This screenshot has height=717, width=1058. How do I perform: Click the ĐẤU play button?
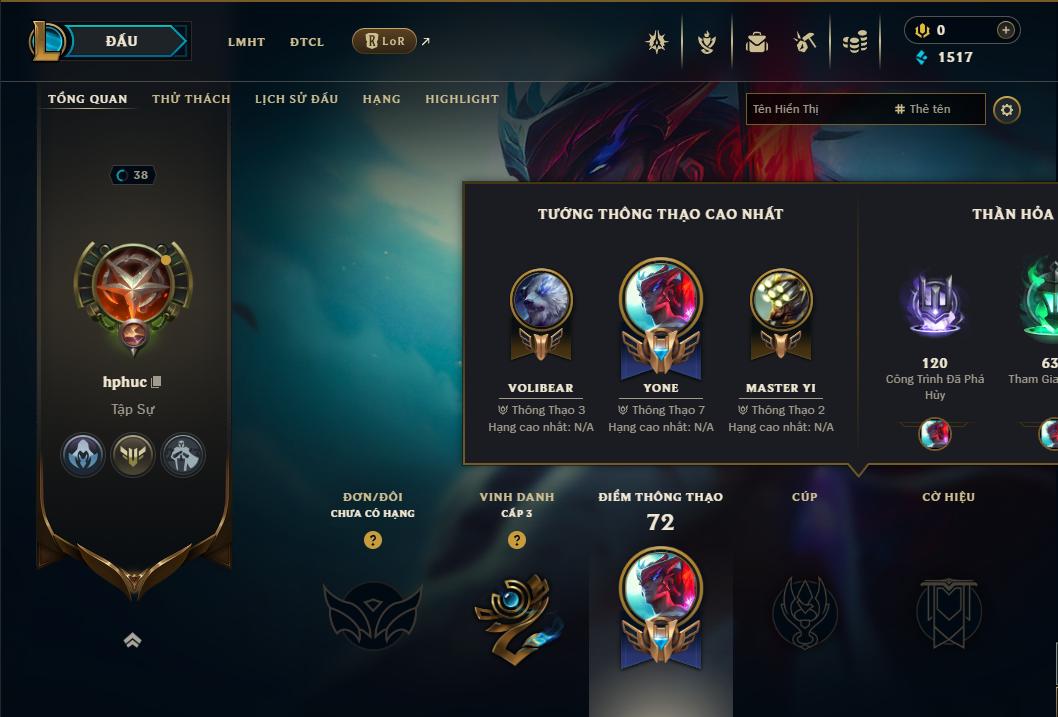[x=122, y=41]
